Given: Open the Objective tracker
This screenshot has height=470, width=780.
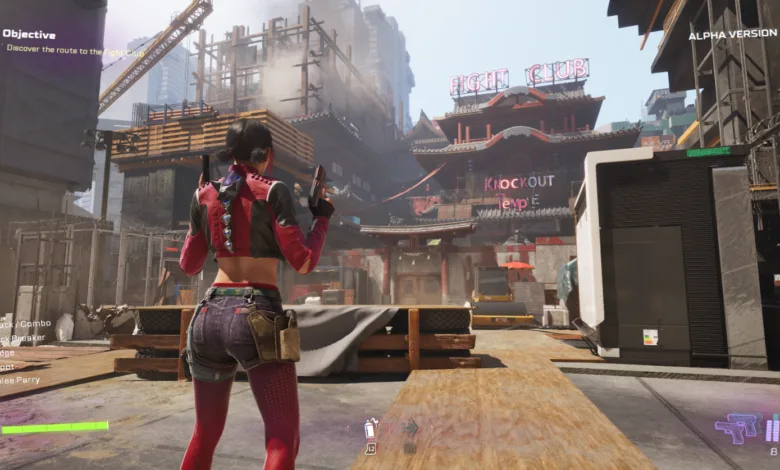Looking at the screenshot, I should click(x=28, y=33).
